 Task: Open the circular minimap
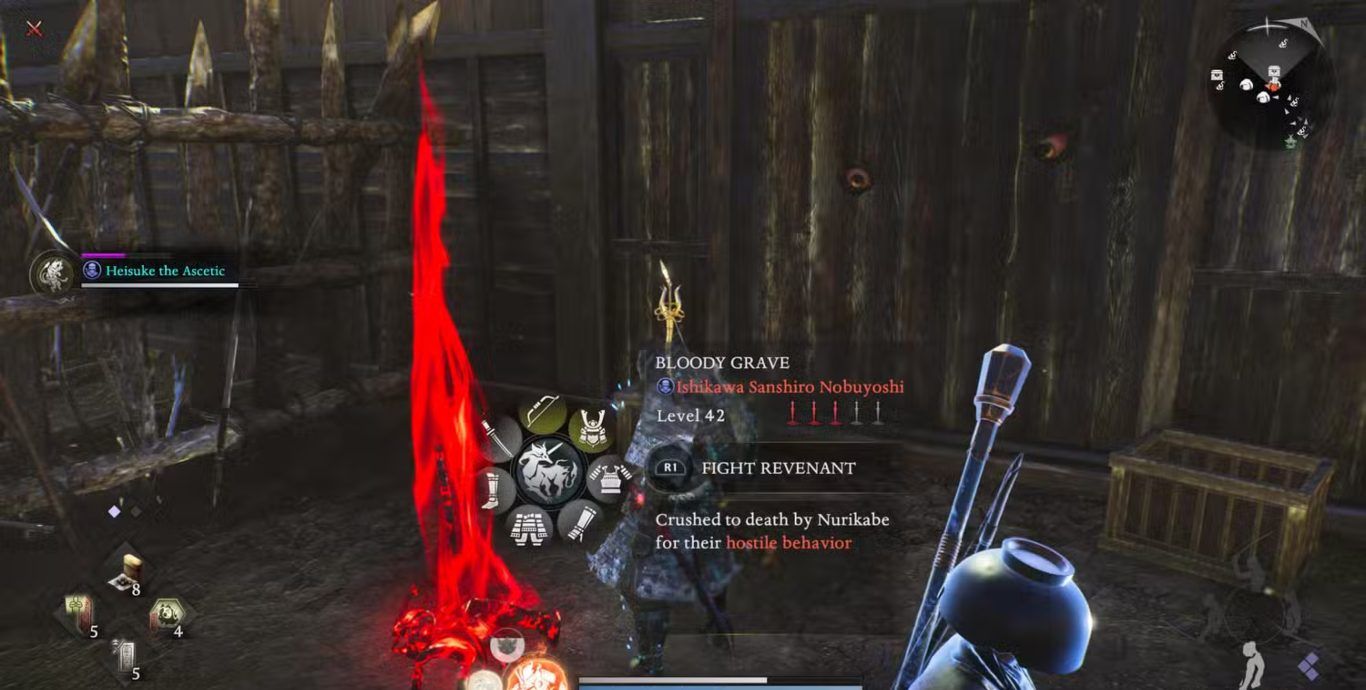coord(1270,86)
